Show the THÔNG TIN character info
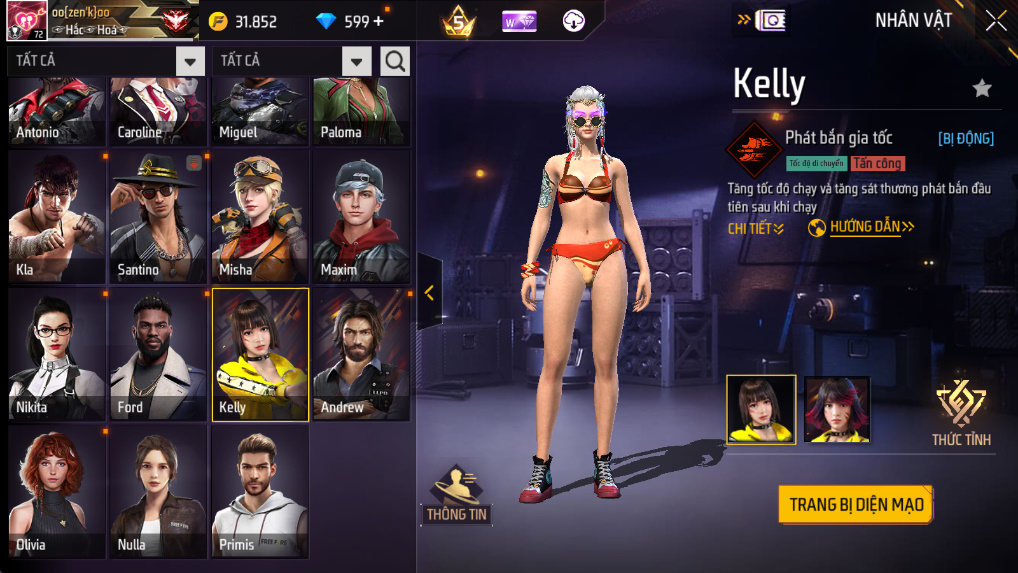 [457, 494]
